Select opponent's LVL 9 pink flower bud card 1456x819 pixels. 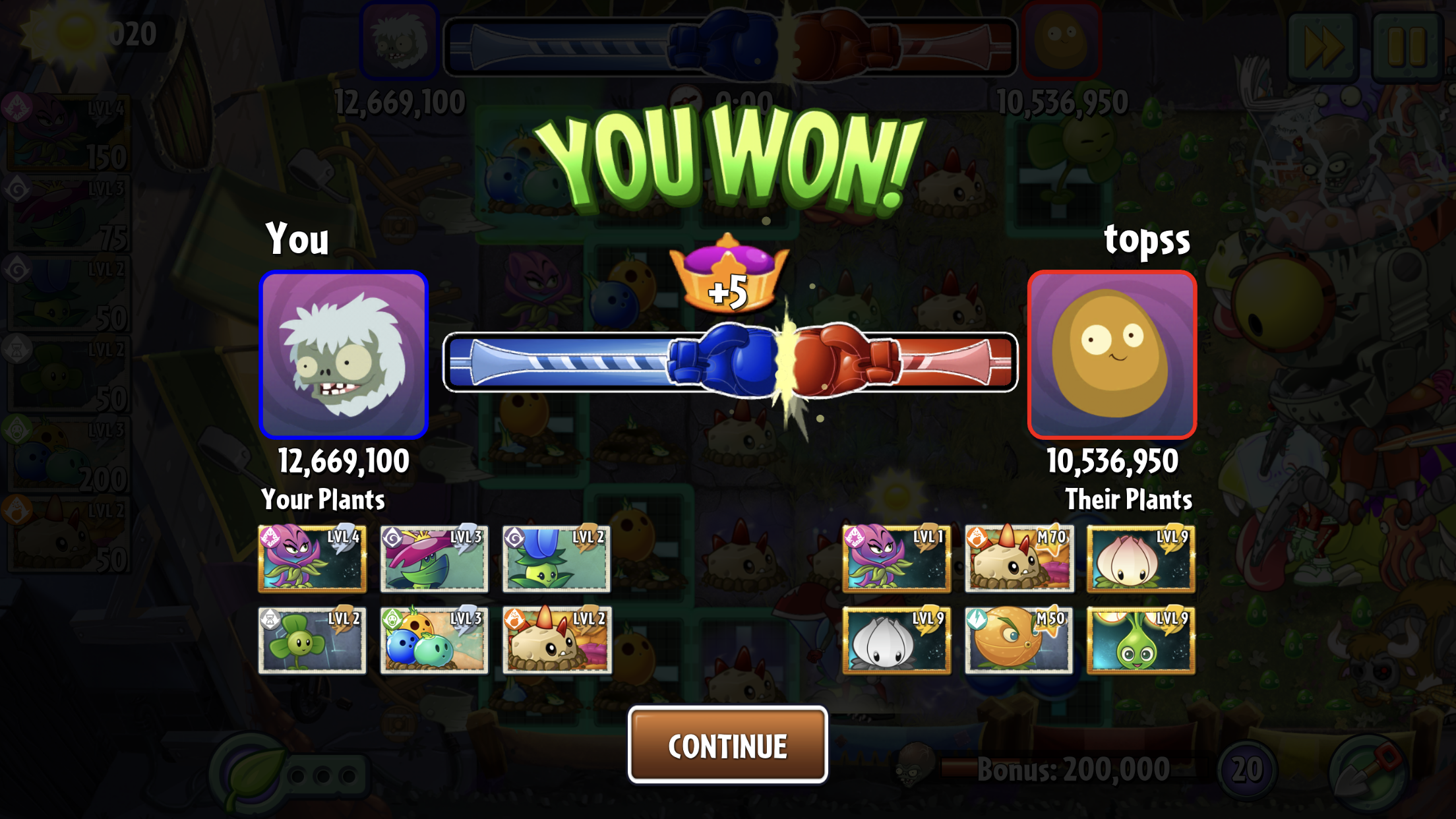coord(1141,559)
